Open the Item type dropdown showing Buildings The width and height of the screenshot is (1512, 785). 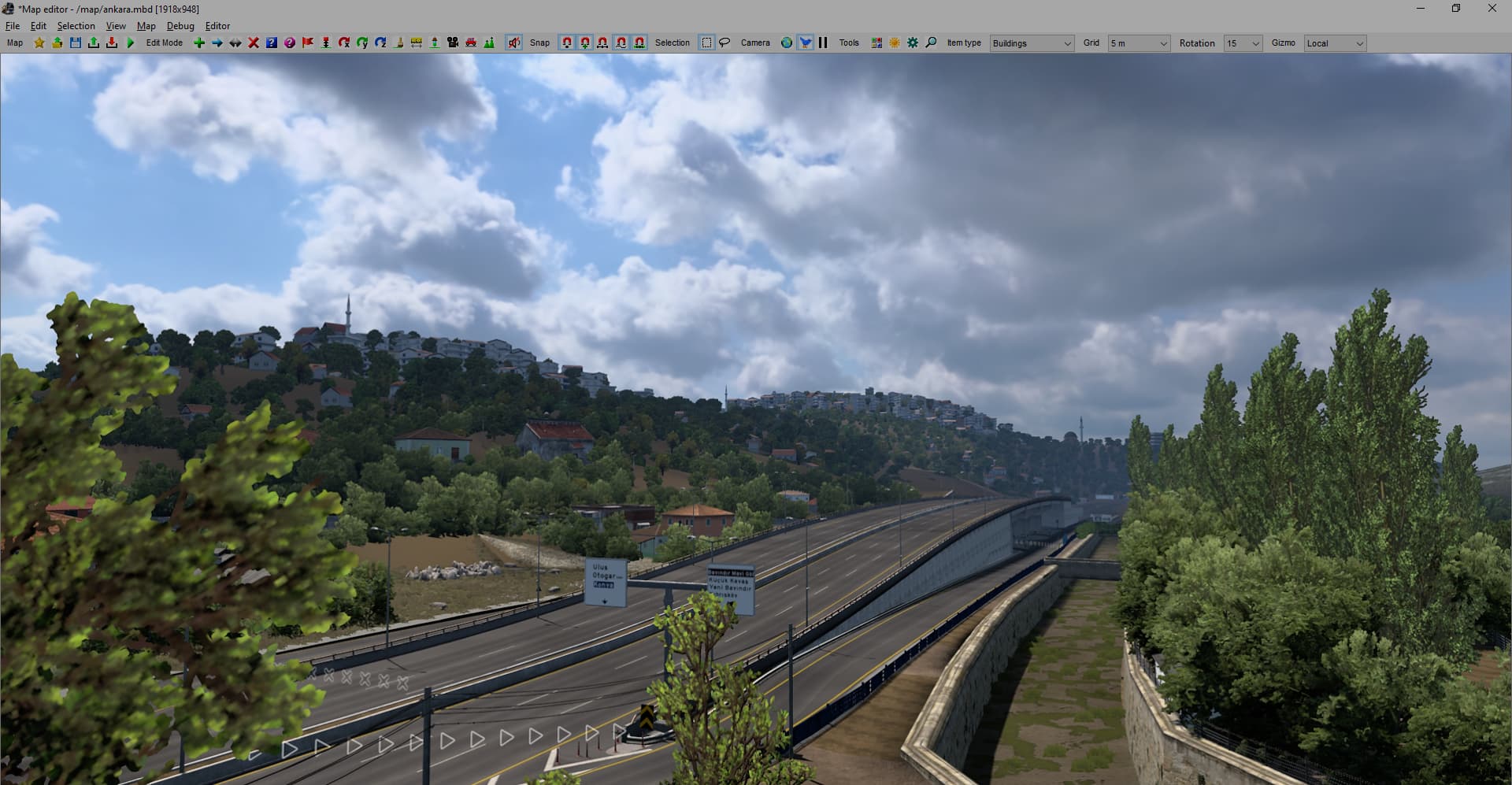[1032, 43]
